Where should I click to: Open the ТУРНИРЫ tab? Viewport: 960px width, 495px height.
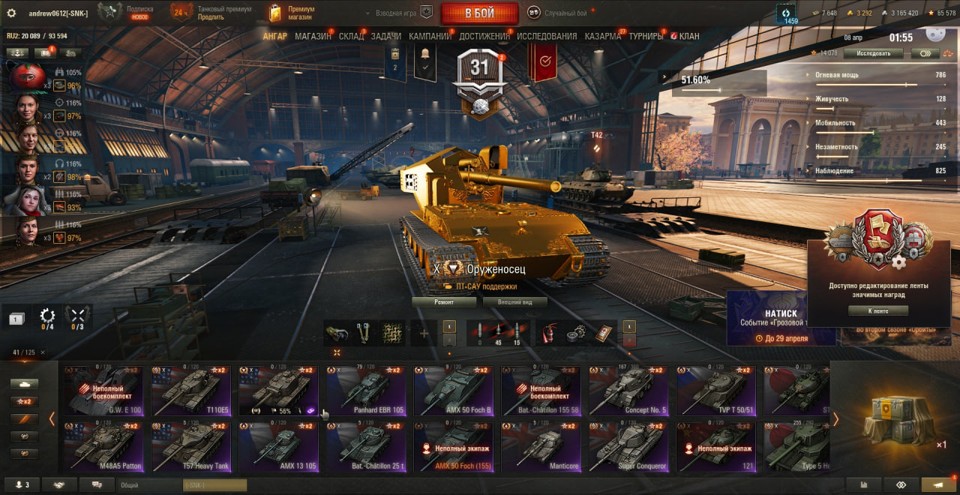pos(648,36)
